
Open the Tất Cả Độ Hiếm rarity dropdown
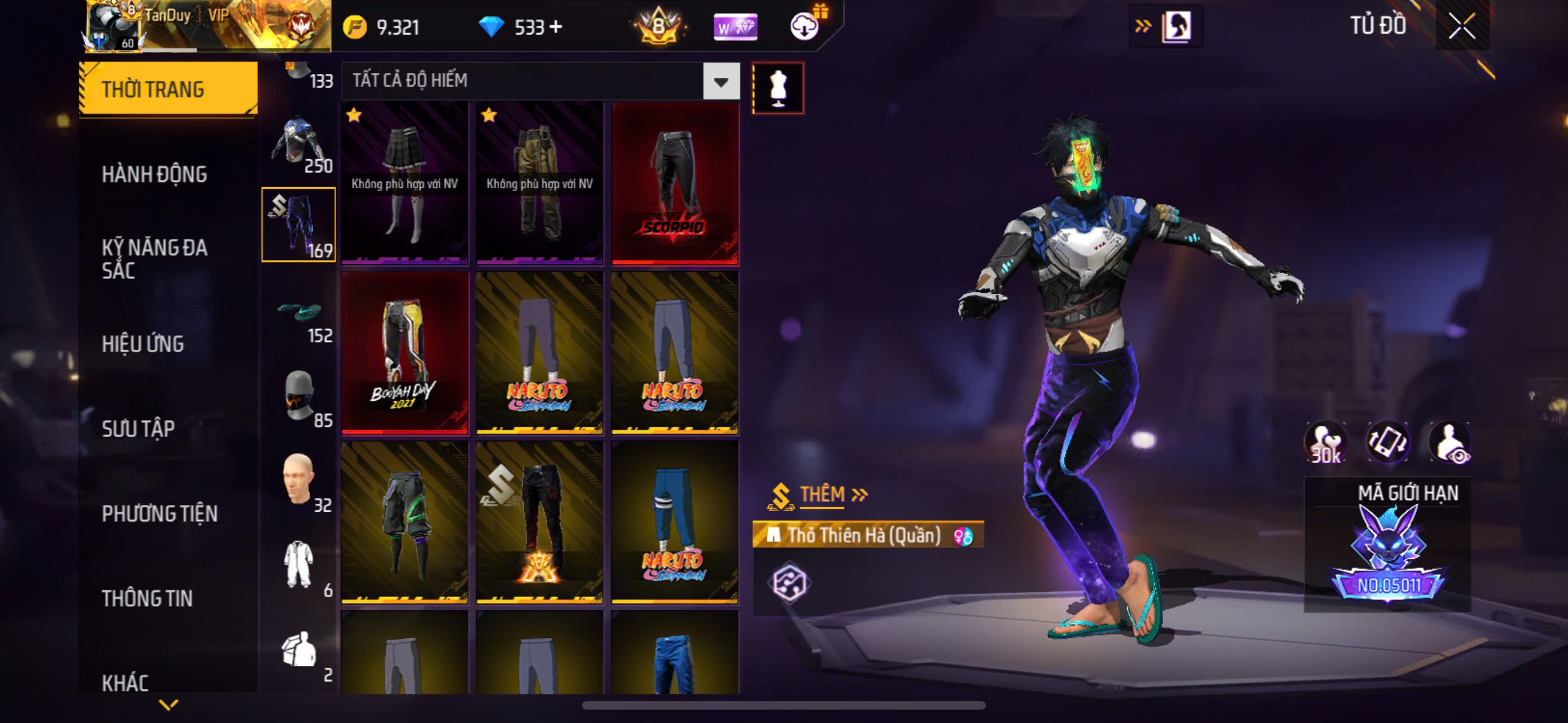tap(721, 81)
